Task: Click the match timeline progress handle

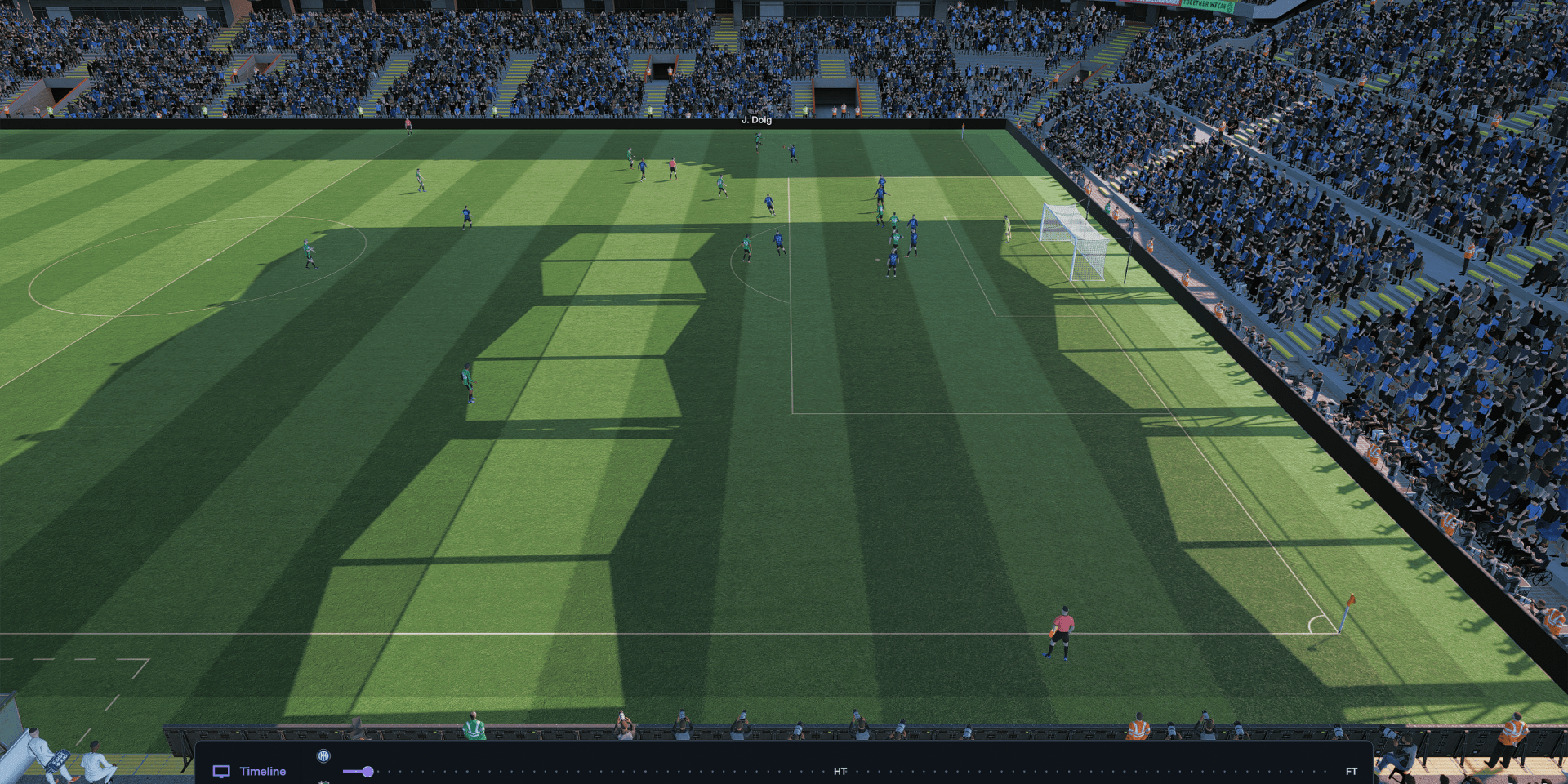Action: pyautogui.click(x=367, y=771)
